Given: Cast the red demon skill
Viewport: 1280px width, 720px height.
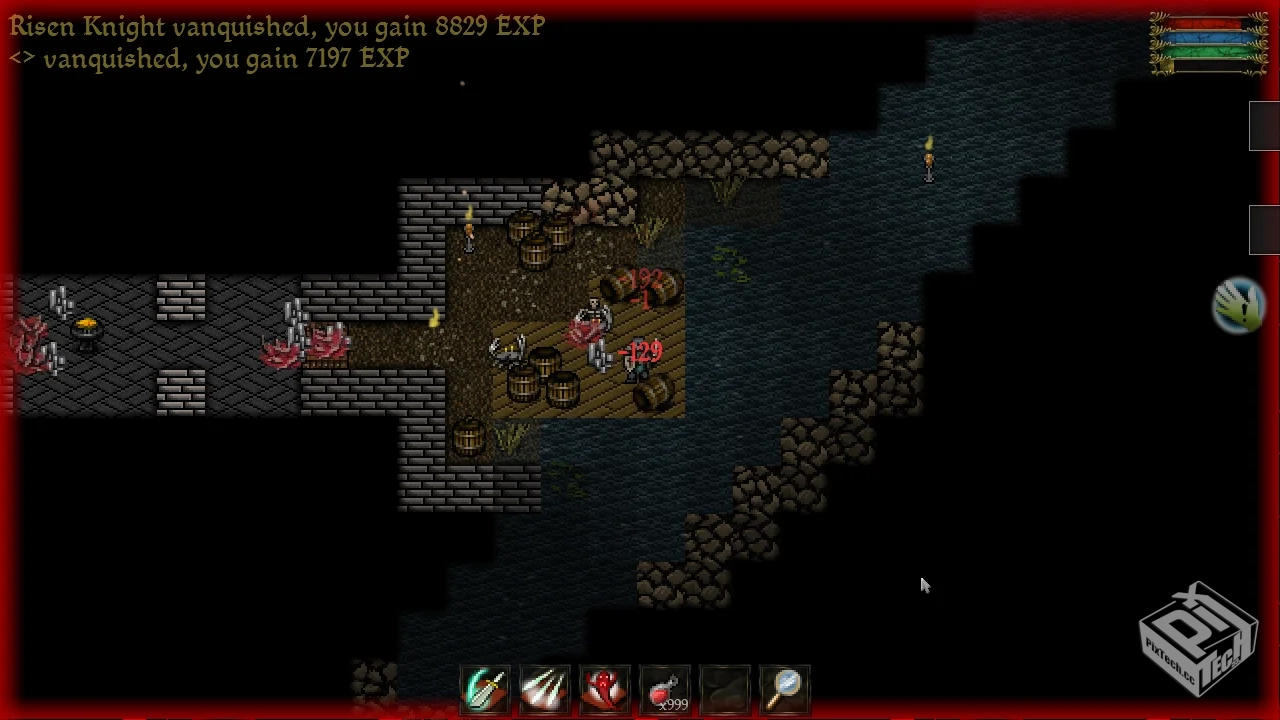Looking at the screenshot, I should coord(605,690).
